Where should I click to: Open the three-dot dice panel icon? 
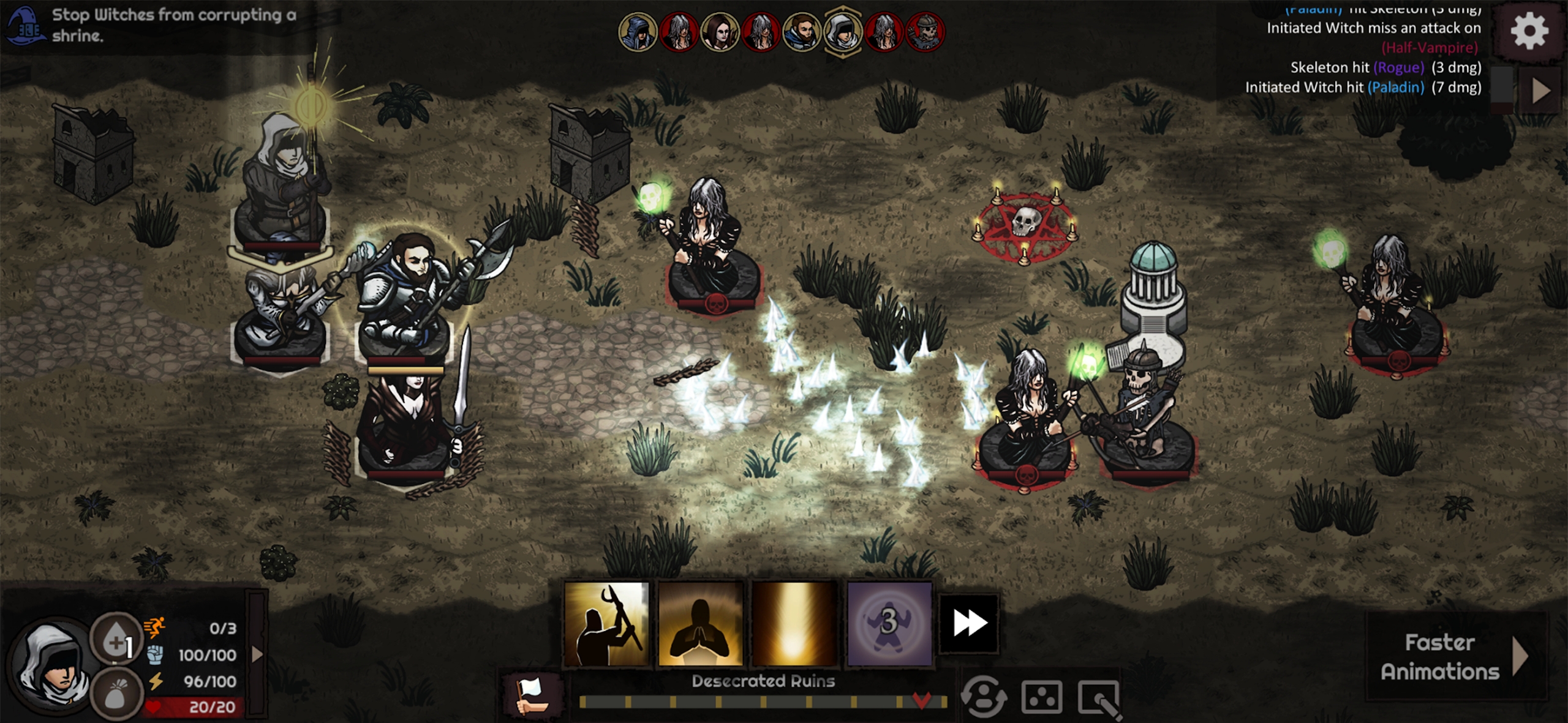(x=1041, y=697)
